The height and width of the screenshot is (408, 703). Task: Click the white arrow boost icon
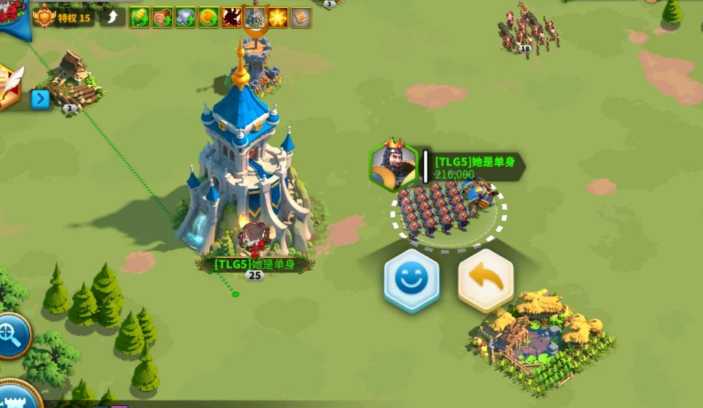pos(113,17)
